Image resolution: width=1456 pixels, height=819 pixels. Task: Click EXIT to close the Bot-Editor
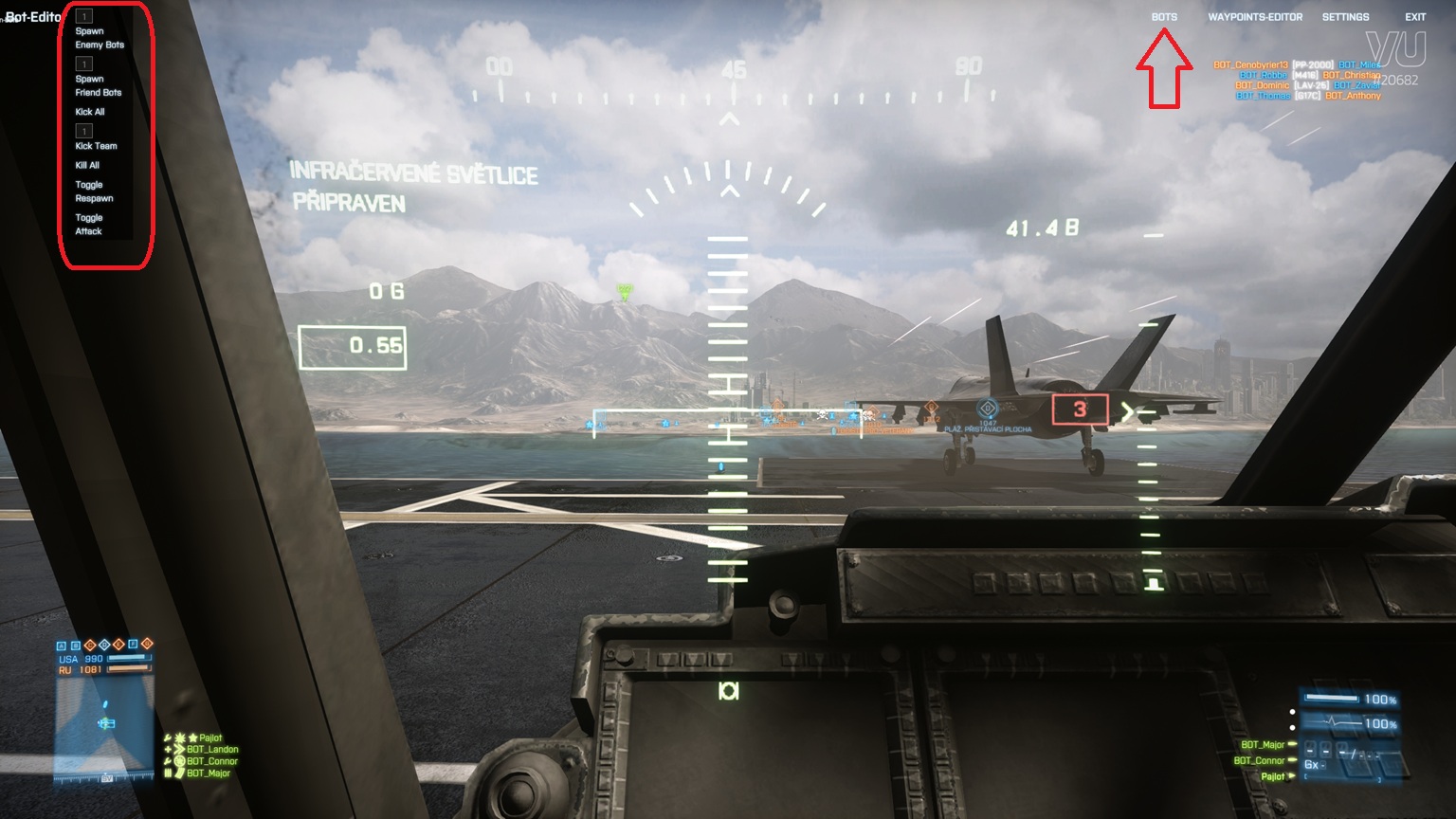[1415, 17]
